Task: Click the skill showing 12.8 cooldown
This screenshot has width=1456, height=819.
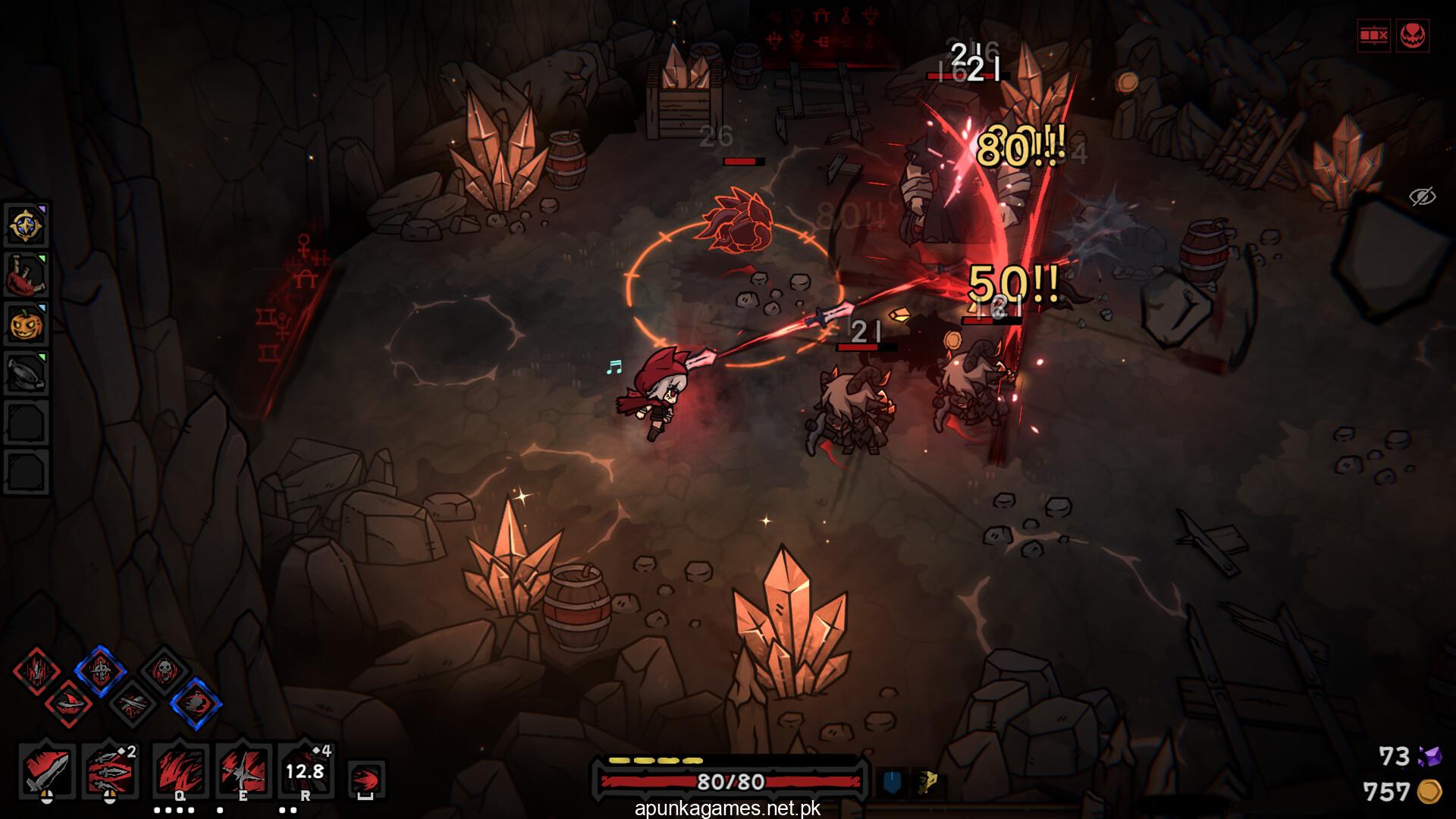Action: 305,770
